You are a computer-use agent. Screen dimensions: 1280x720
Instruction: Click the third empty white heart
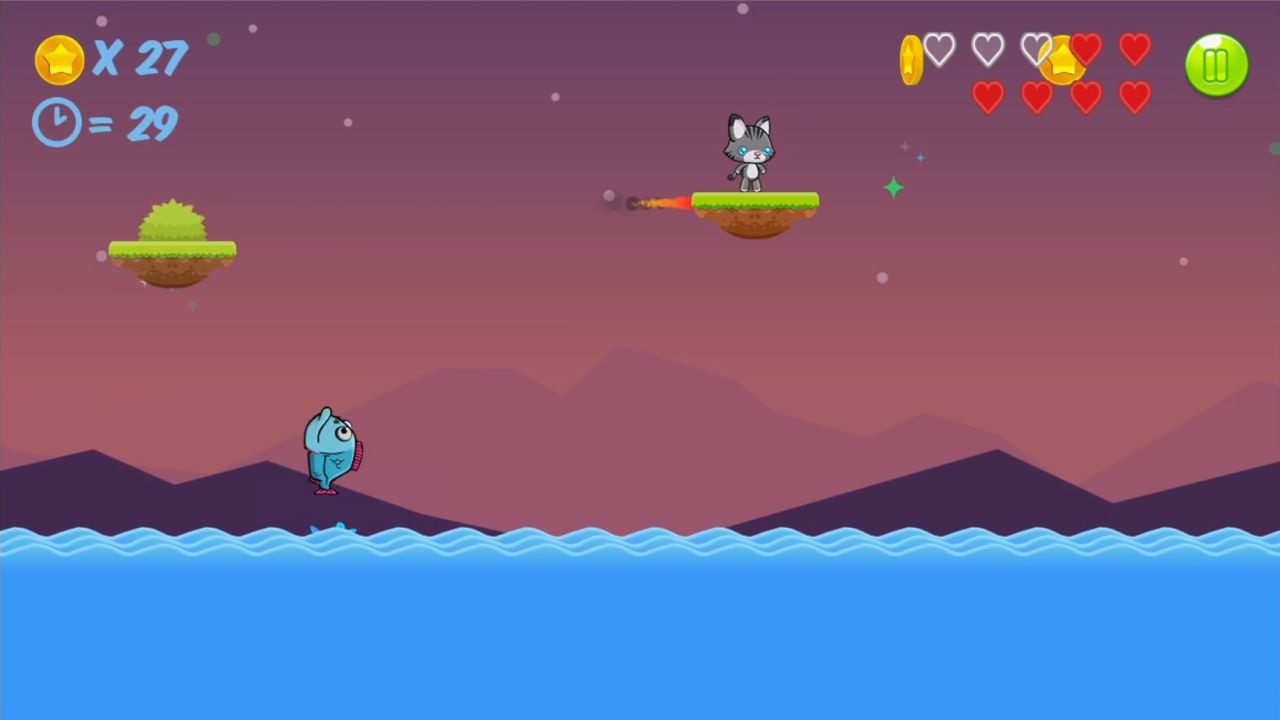1035,48
